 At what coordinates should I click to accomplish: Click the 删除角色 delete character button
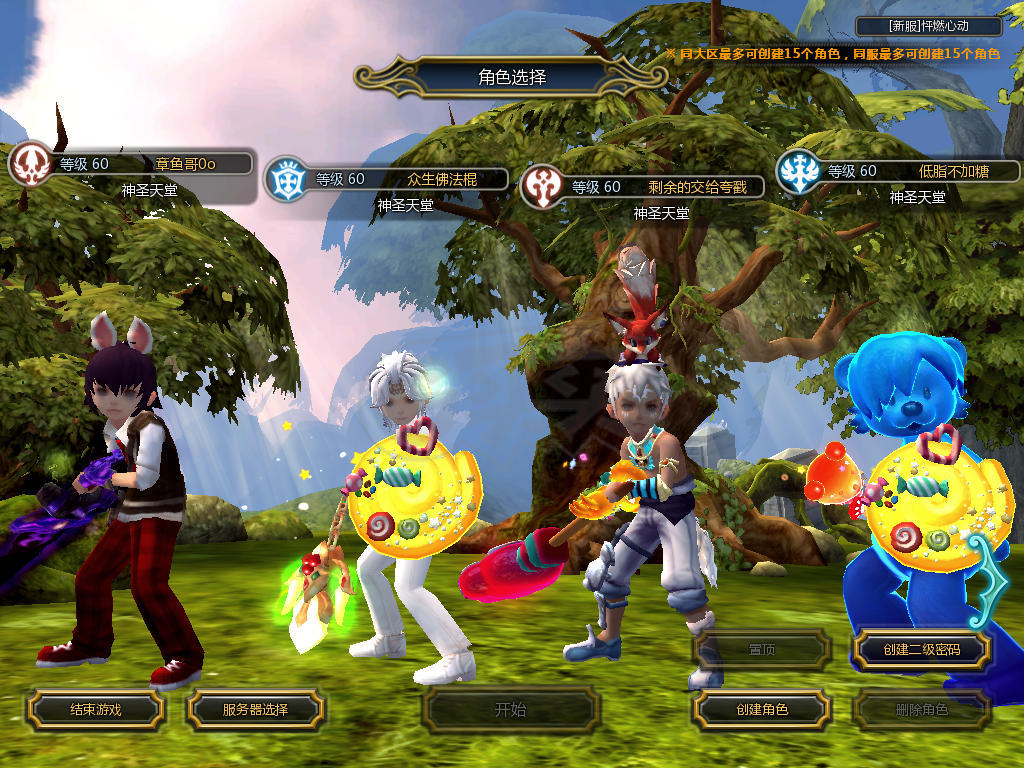click(x=921, y=710)
